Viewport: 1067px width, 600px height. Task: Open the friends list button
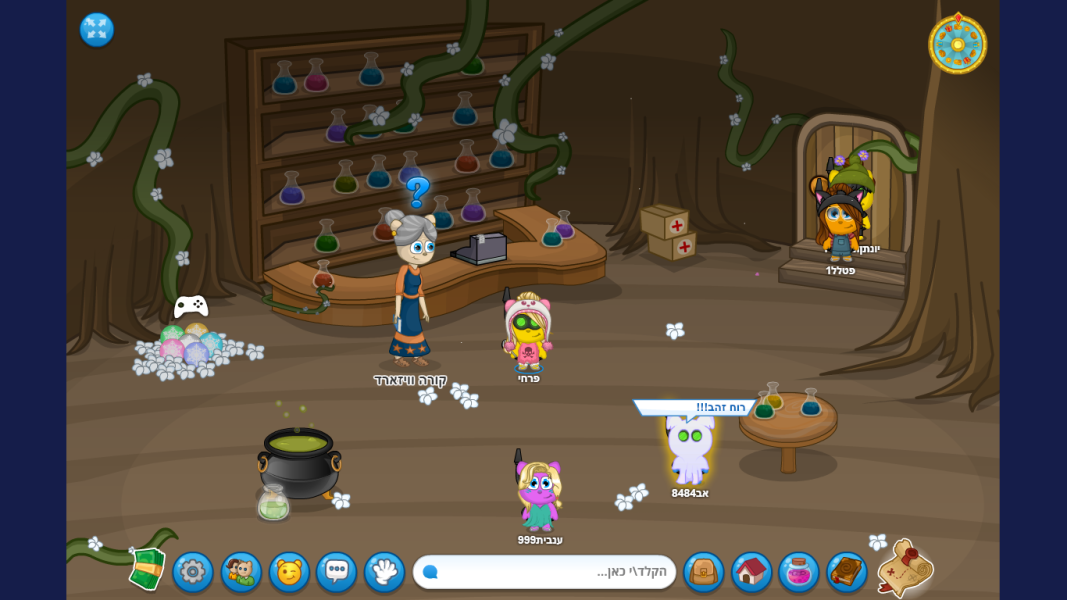tap(240, 572)
